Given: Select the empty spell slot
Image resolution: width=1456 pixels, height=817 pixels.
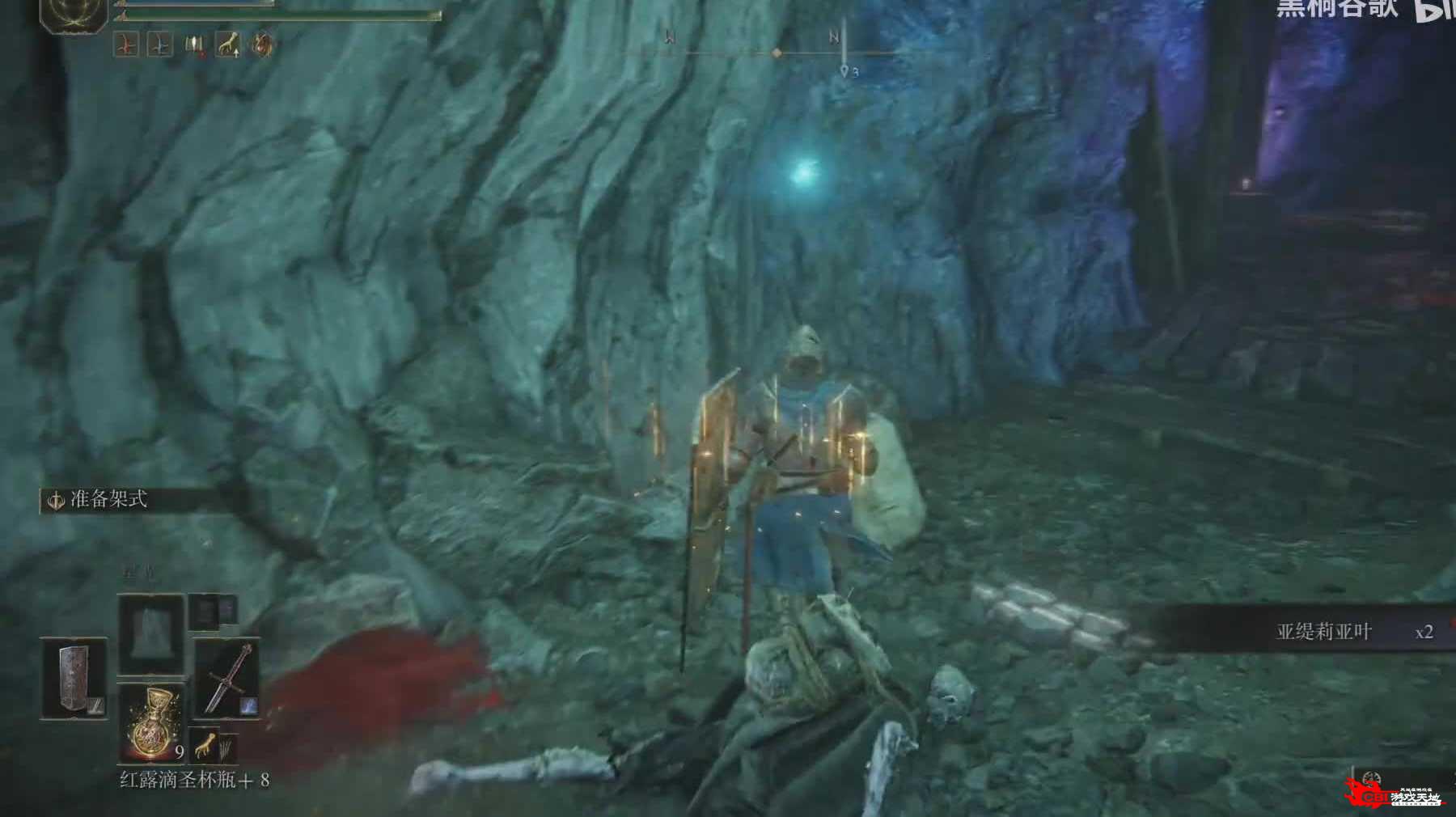Looking at the screenshot, I should click(x=152, y=633).
